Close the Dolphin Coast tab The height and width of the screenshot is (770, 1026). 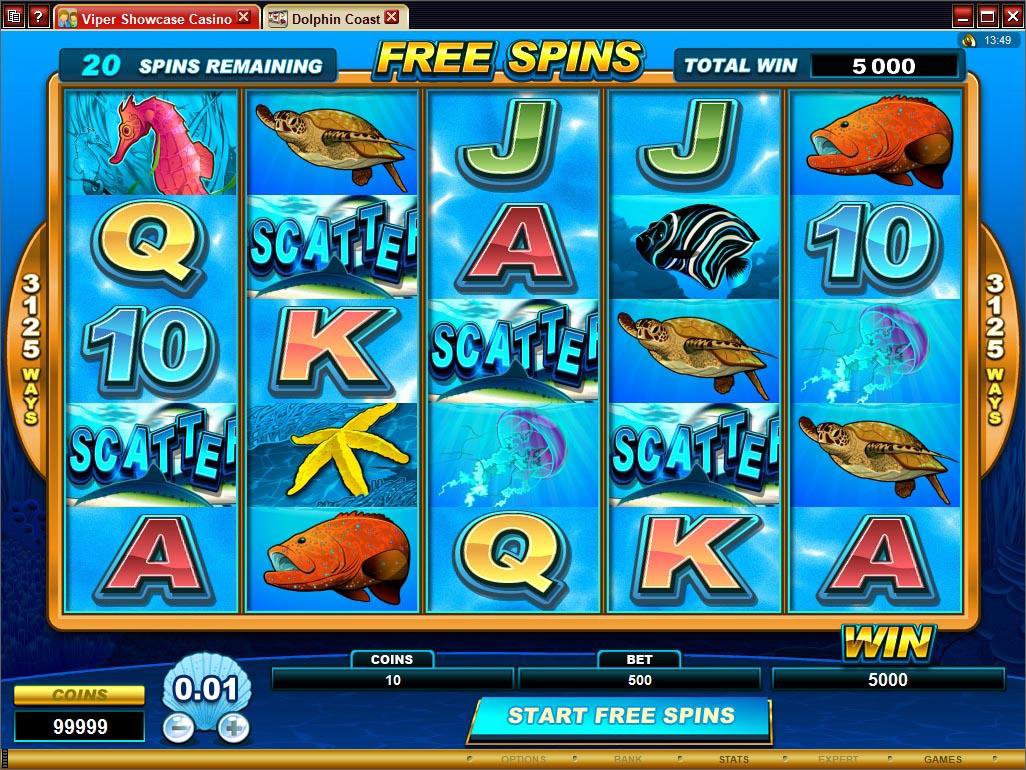(x=391, y=17)
